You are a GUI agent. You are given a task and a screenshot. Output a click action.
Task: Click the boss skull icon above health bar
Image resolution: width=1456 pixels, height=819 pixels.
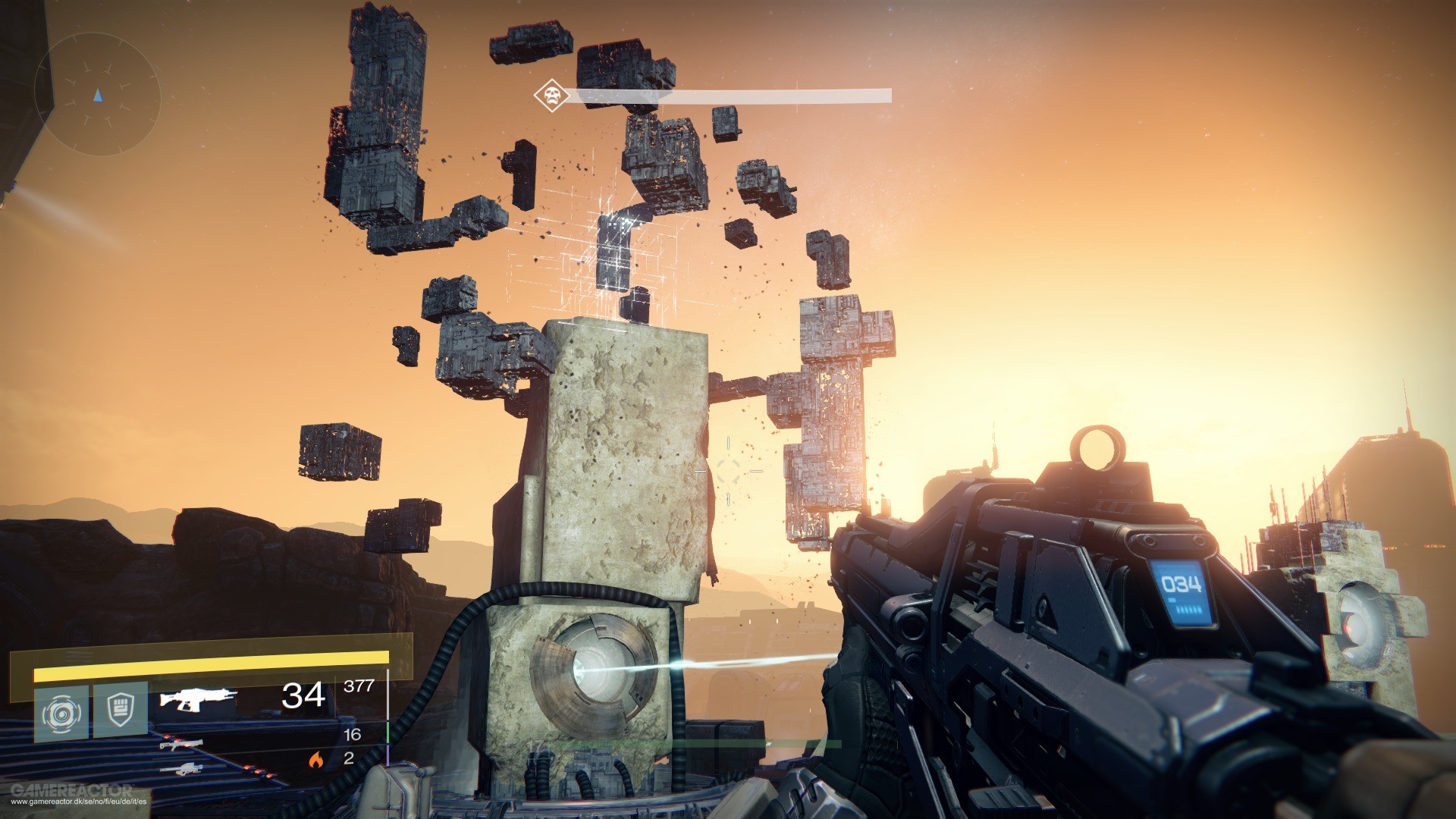click(x=551, y=93)
